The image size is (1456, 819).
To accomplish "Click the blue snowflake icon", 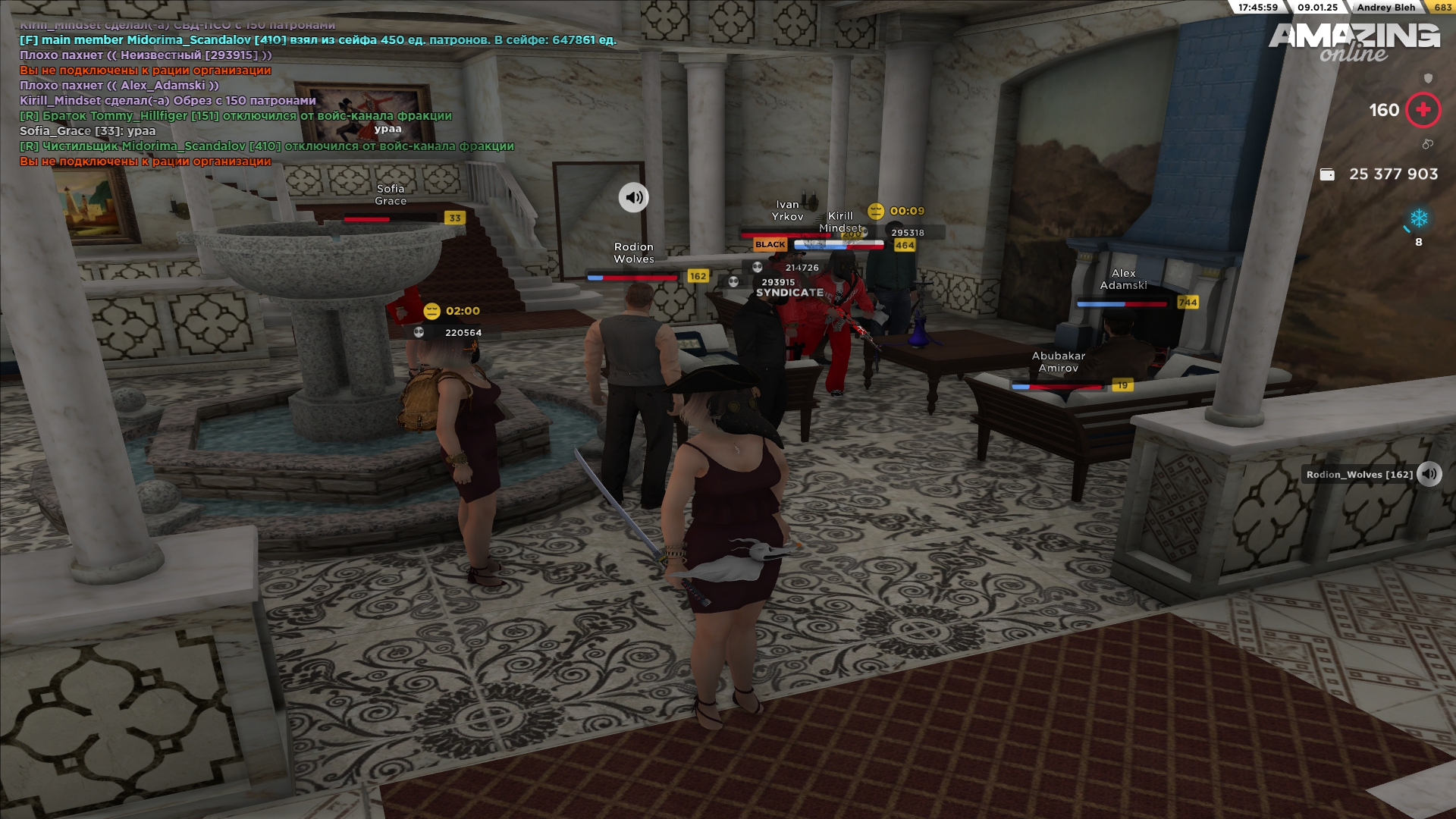I will point(1419,218).
